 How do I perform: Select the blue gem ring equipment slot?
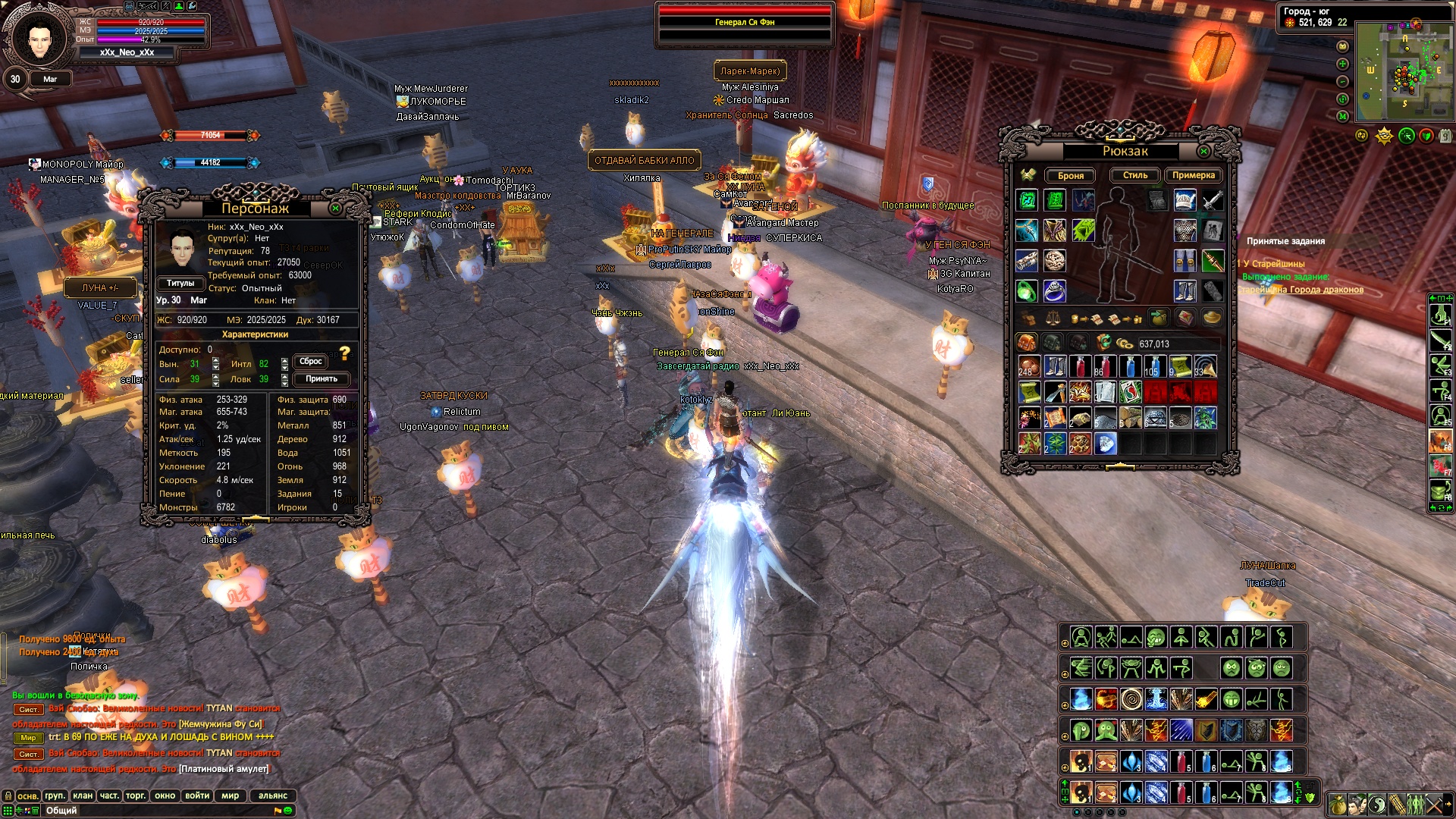pyautogui.click(x=1054, y=290)
